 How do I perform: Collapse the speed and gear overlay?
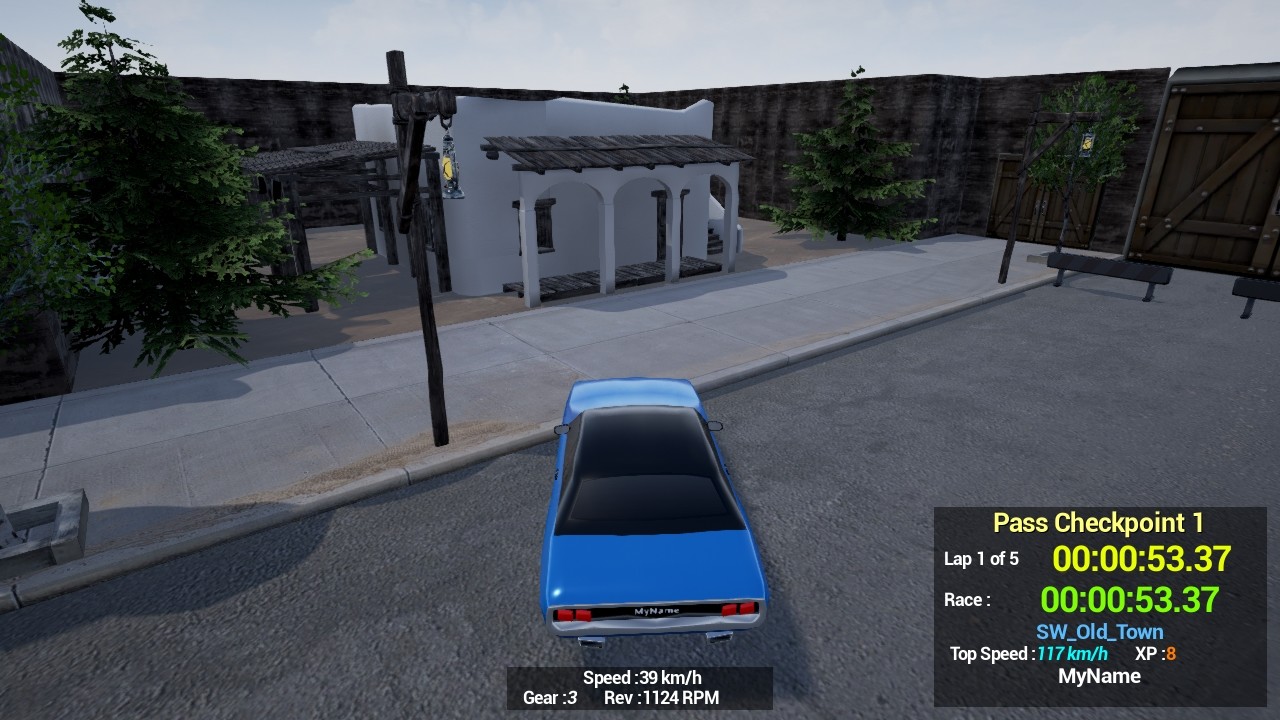click(x=640, y=688)
